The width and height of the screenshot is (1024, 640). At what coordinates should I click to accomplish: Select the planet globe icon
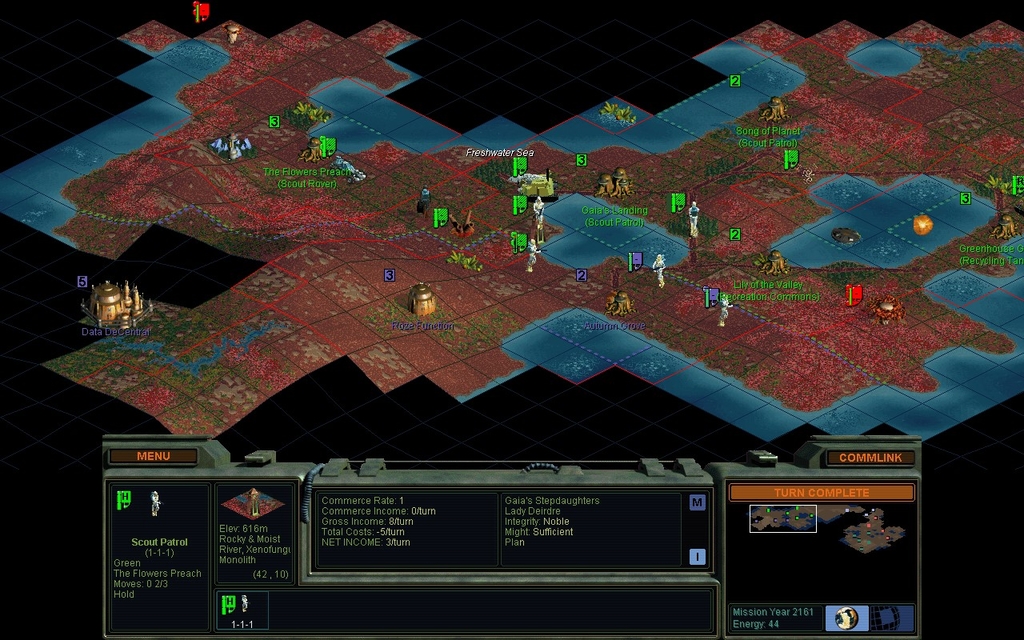point(845,617)
